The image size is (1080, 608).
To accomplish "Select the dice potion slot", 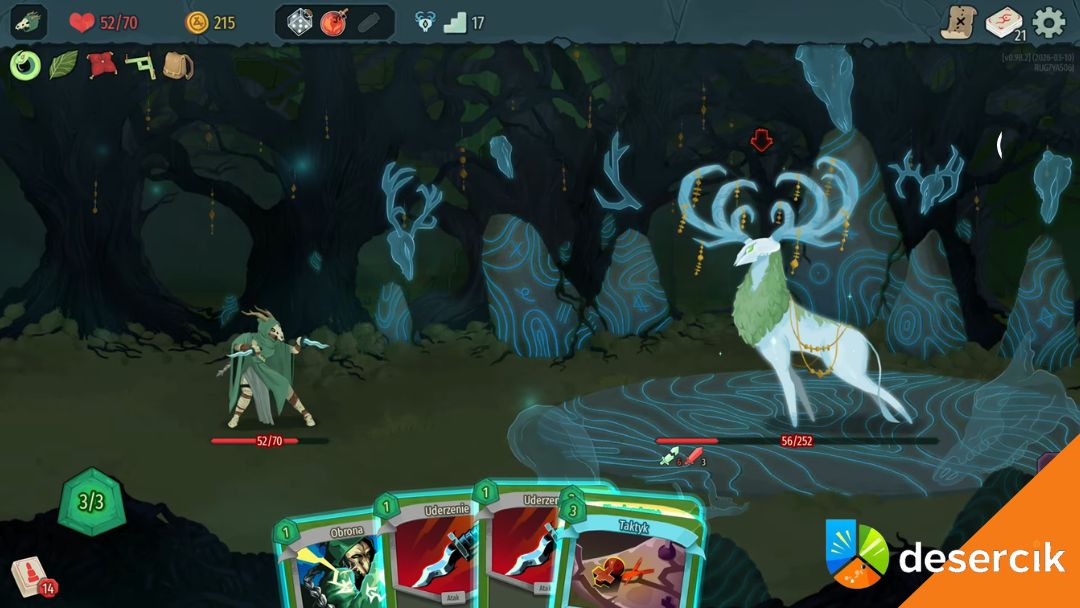I will (300, 22).
